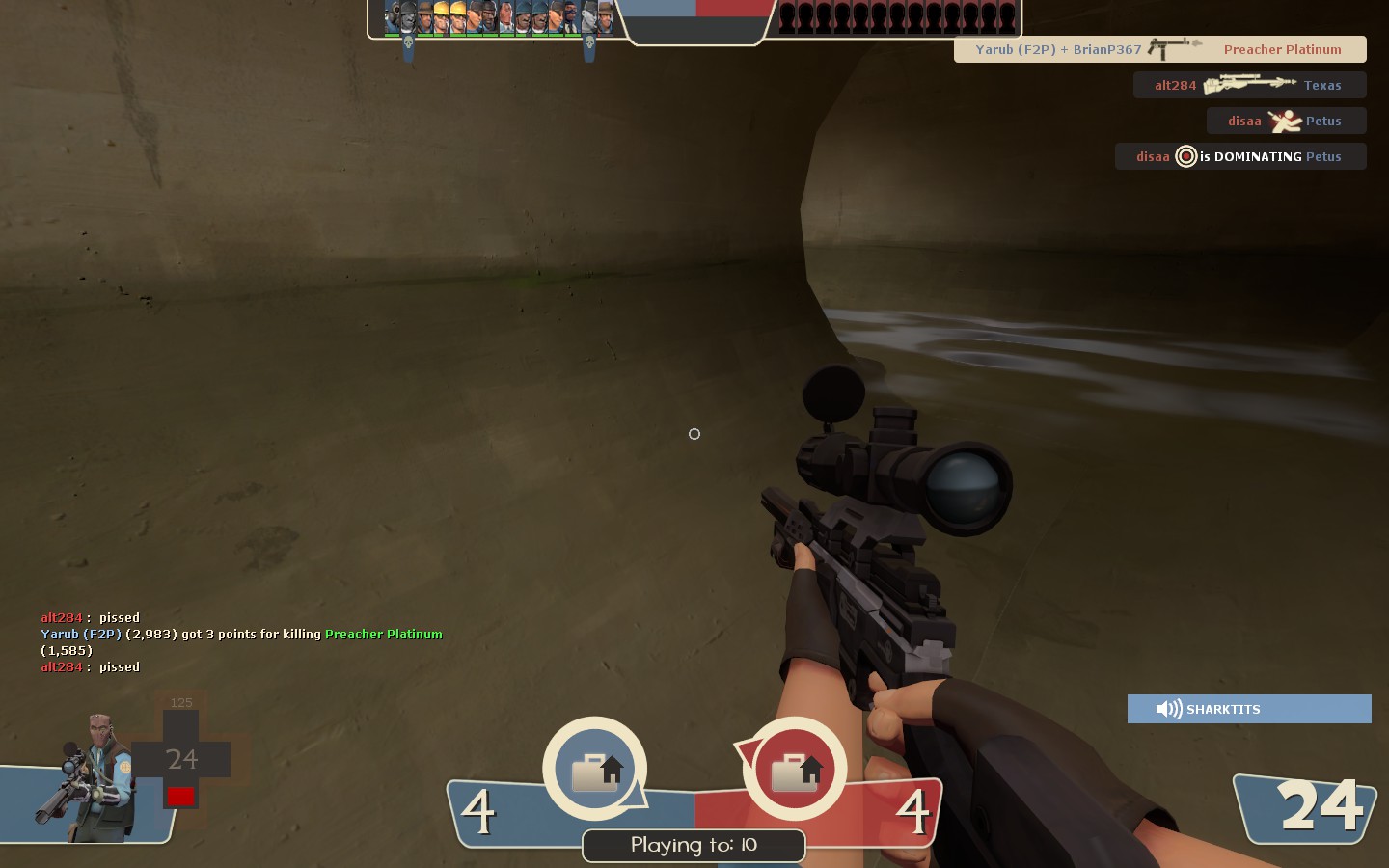The image size is (1389, 868).
Task: Click the Engineer portrait in the team strip
Action: coord(442,16)
